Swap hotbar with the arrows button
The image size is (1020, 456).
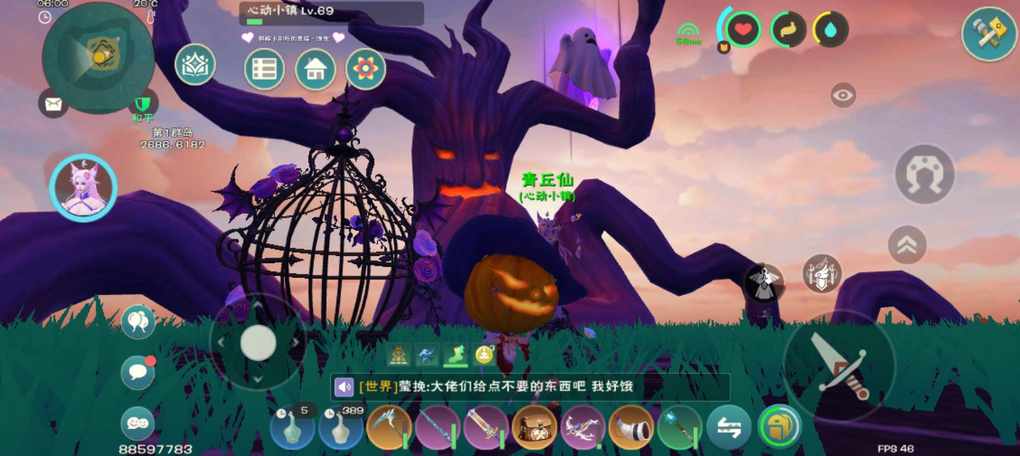(728, 427)
